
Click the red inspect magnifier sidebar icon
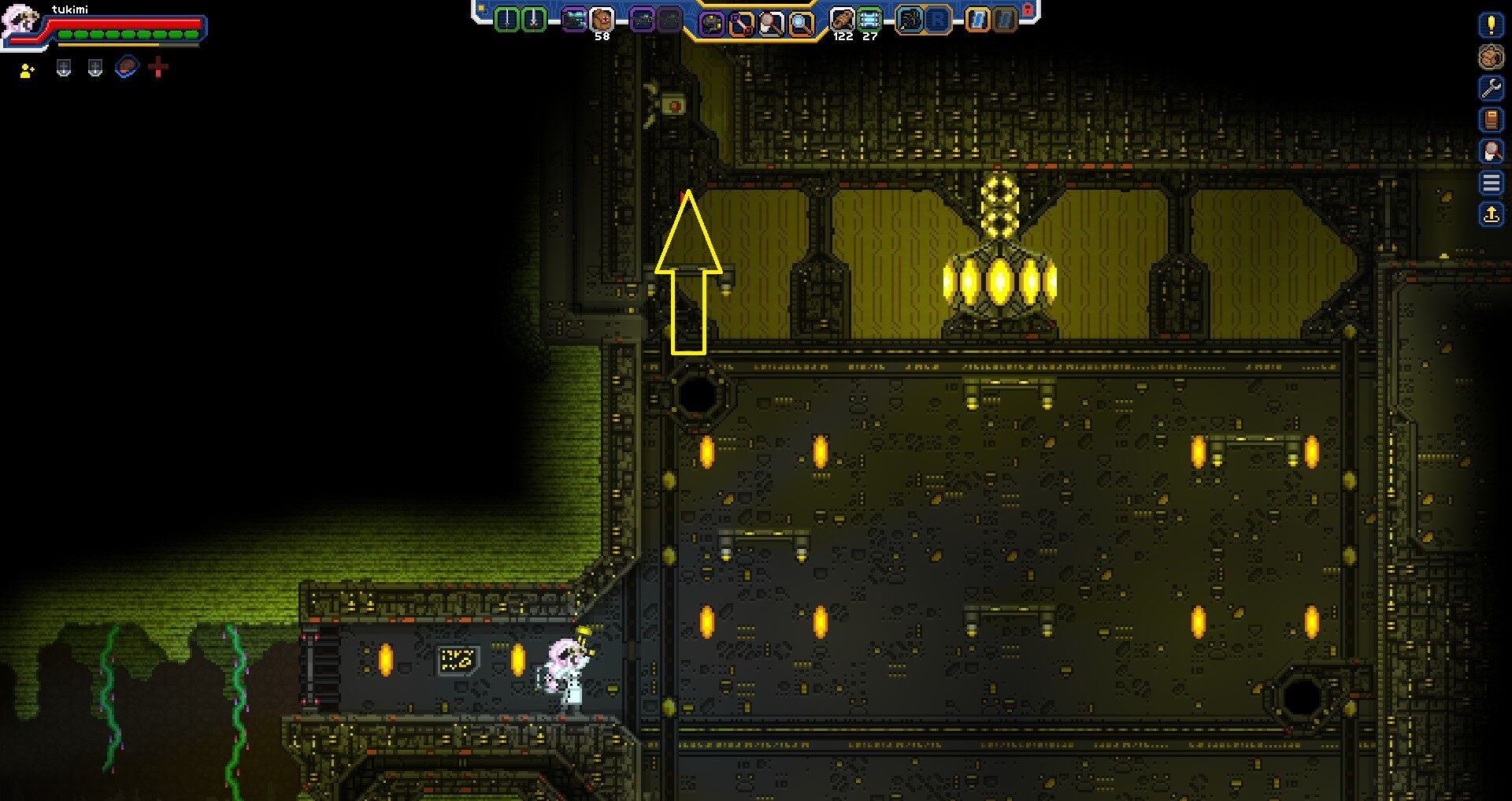[x=1491, y=151]
